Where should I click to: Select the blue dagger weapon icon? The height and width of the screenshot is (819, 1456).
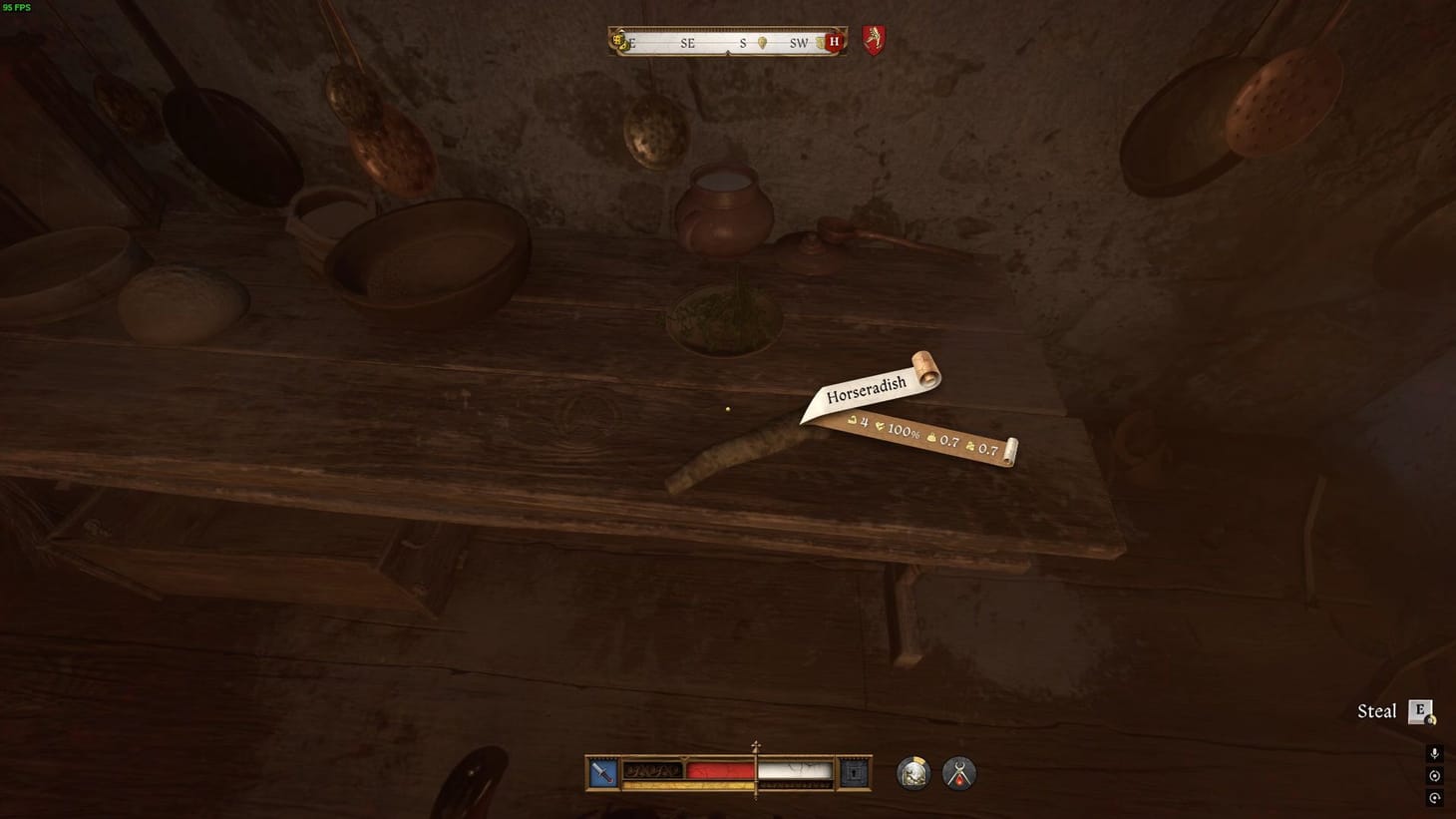(x=601, y=770)
